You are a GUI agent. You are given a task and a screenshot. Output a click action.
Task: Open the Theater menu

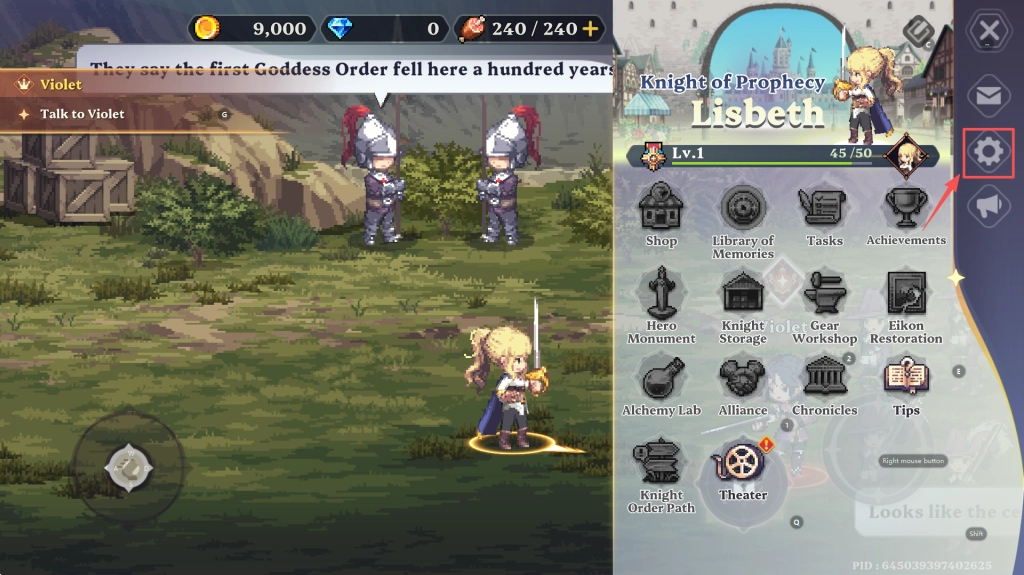point(742,465)
